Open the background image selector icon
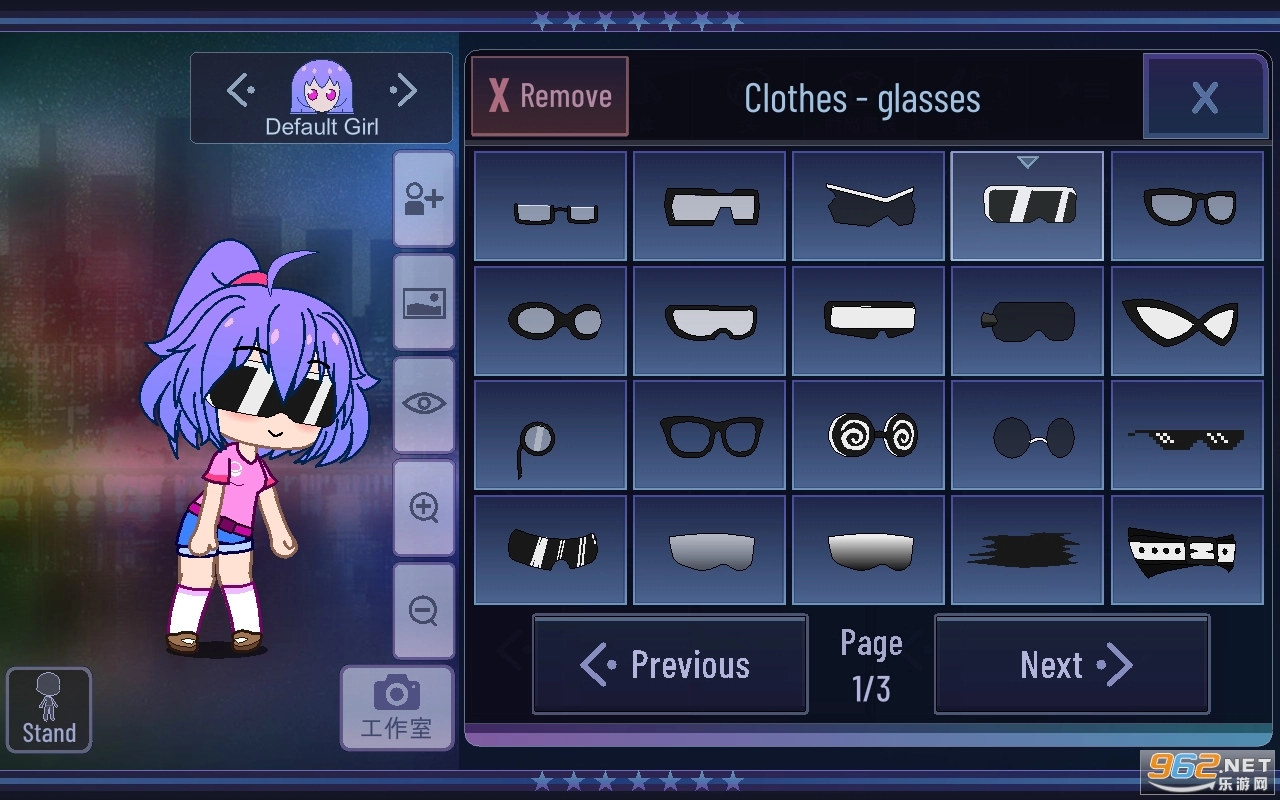The width and height of the screenshot is (1280, 800). [423, 302]
